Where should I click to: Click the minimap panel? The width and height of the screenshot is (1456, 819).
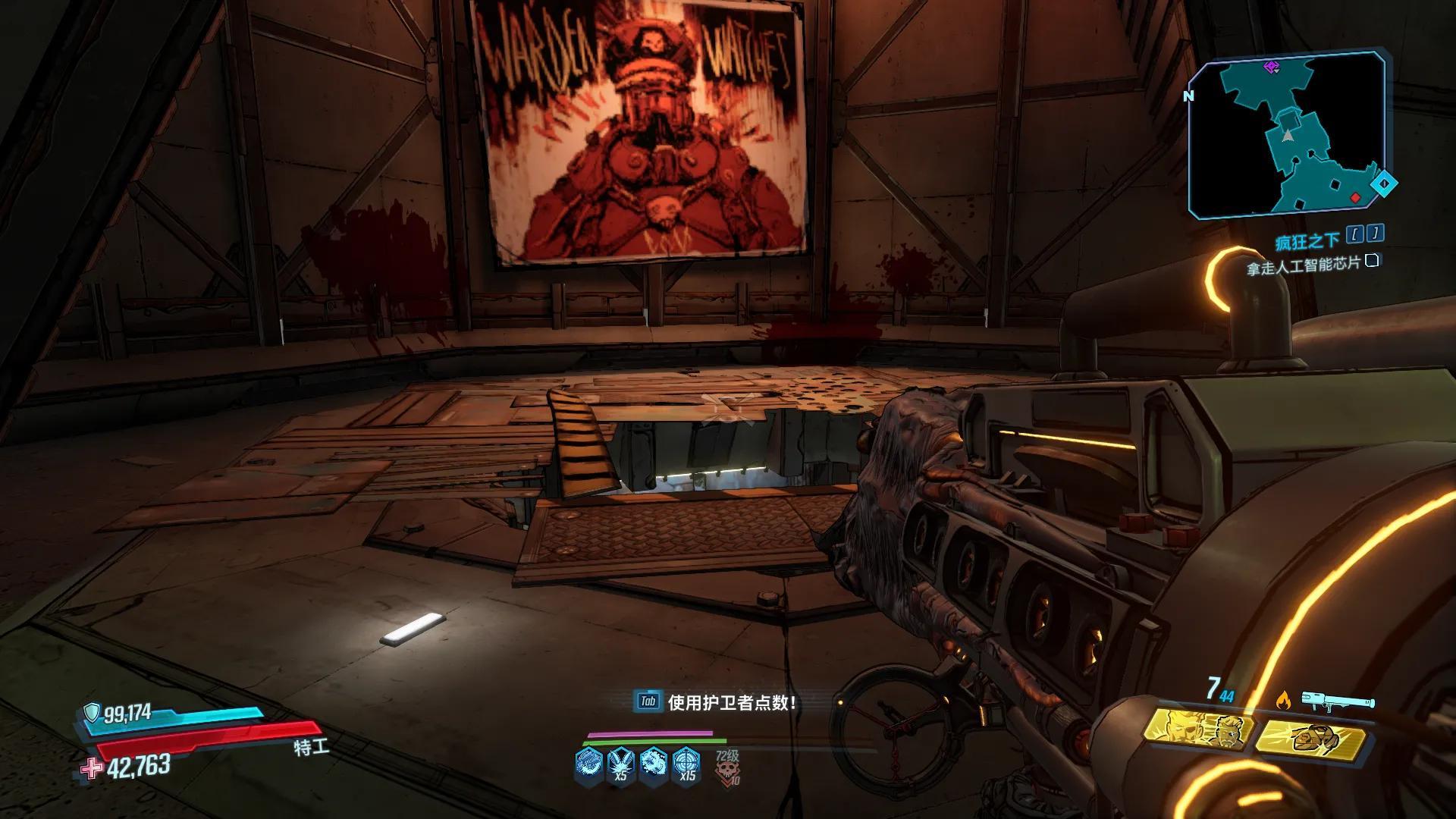tap(1288, 135)
